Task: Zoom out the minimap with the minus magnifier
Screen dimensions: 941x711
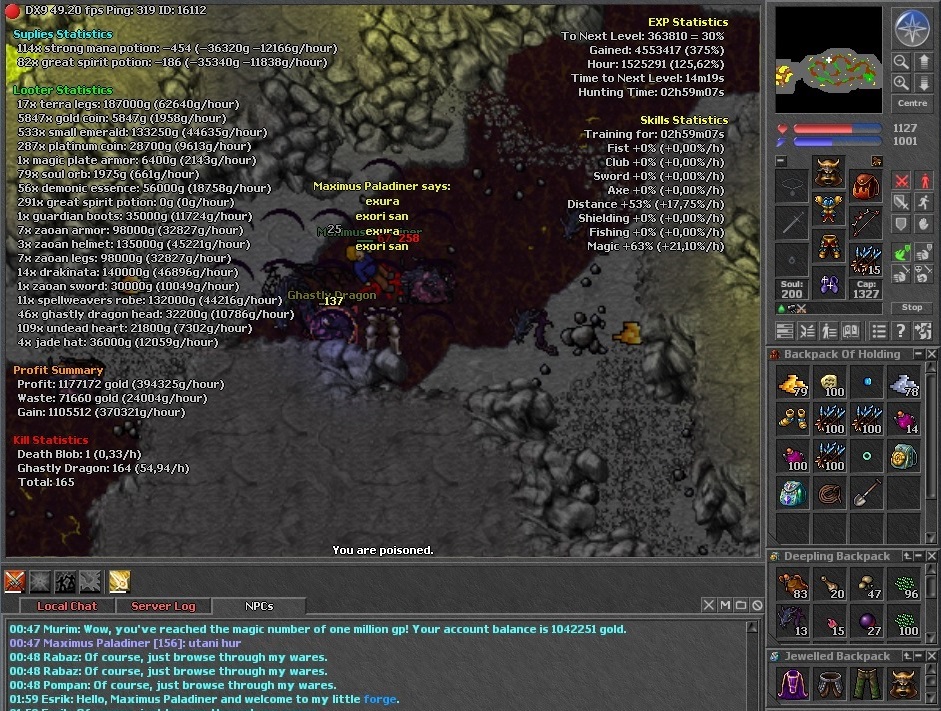Action: (901, 62)
